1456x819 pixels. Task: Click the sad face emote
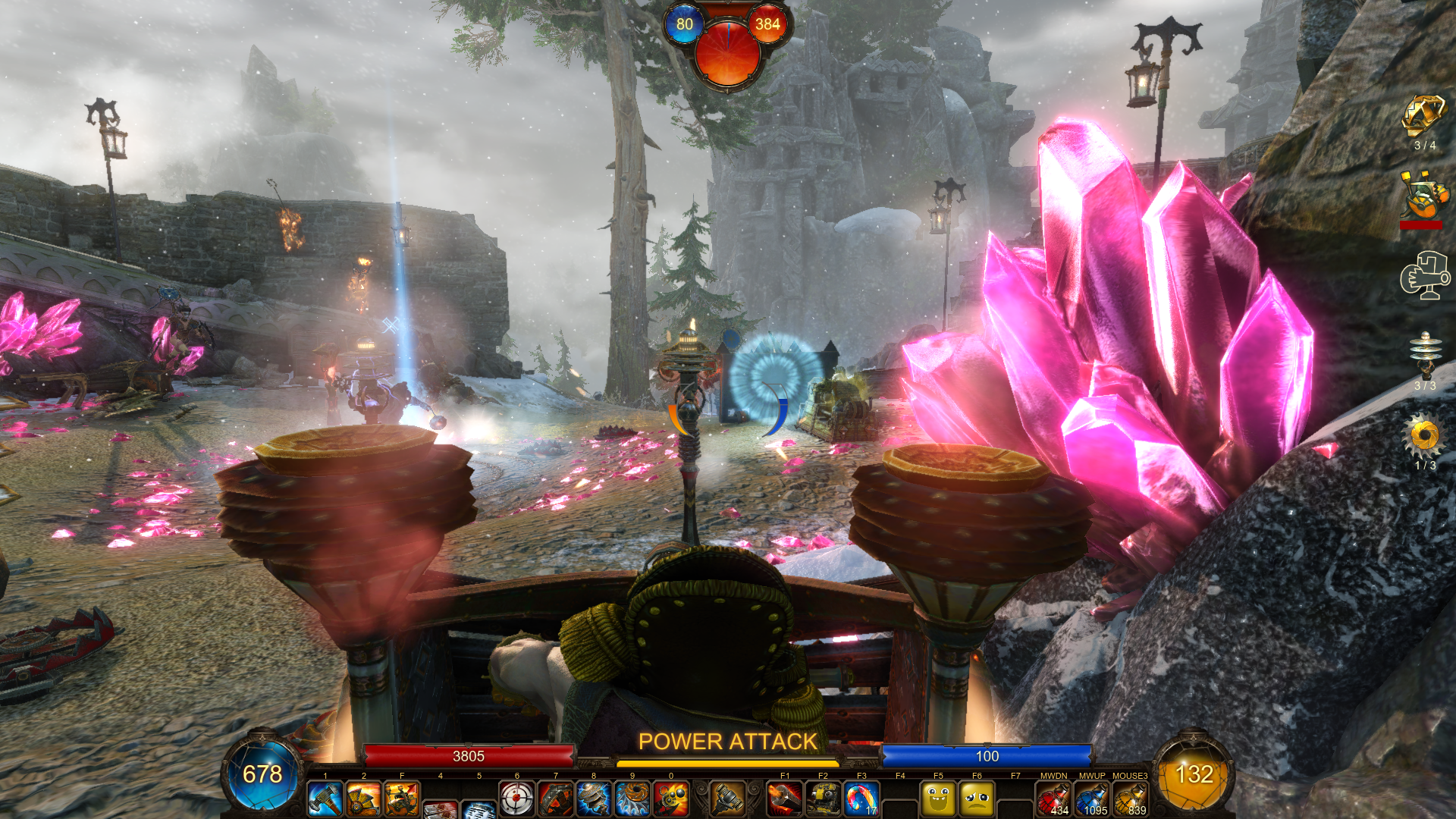pyautogui.click(x=977, y=799)
